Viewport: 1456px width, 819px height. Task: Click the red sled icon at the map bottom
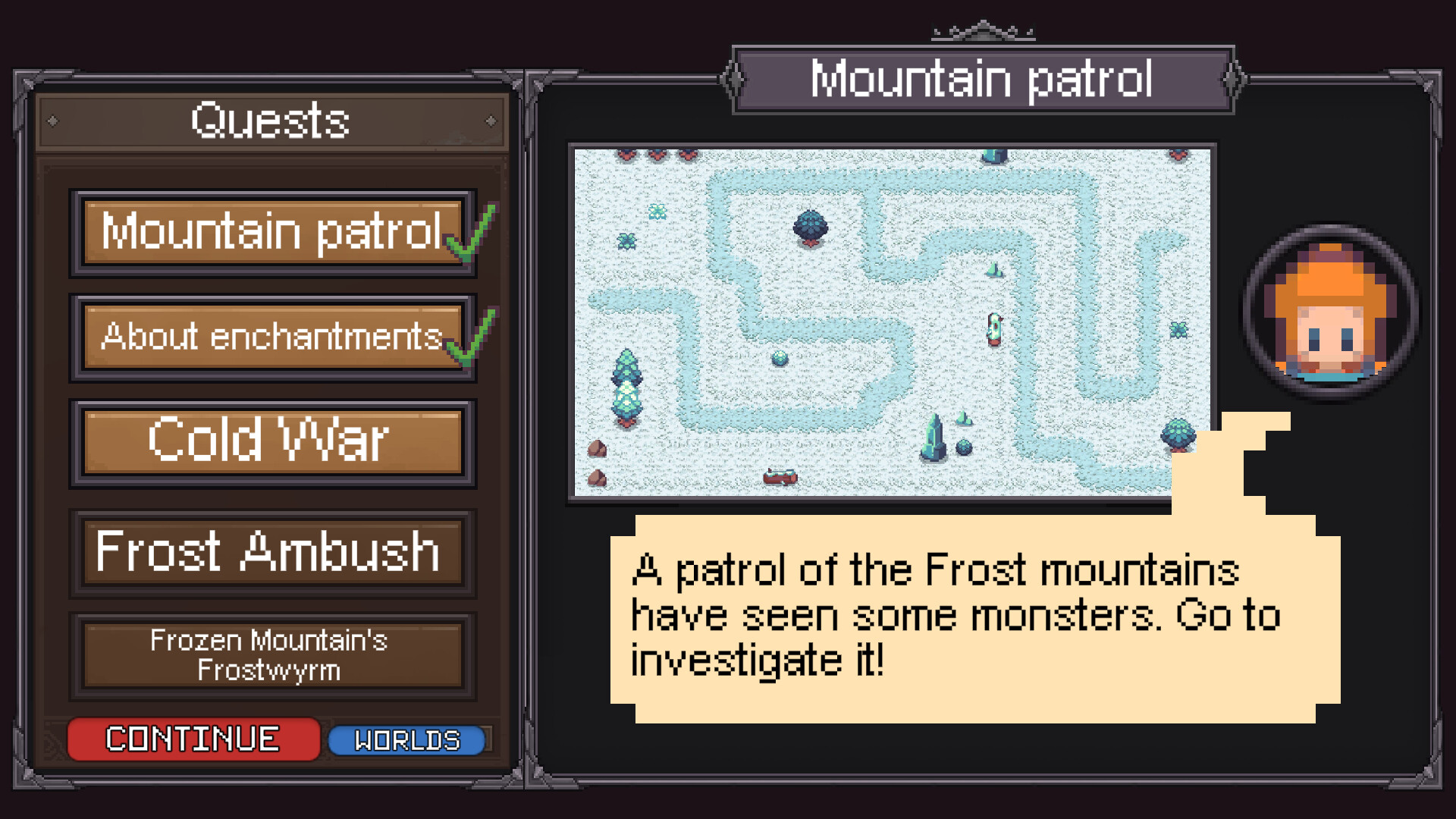[781, 476]
